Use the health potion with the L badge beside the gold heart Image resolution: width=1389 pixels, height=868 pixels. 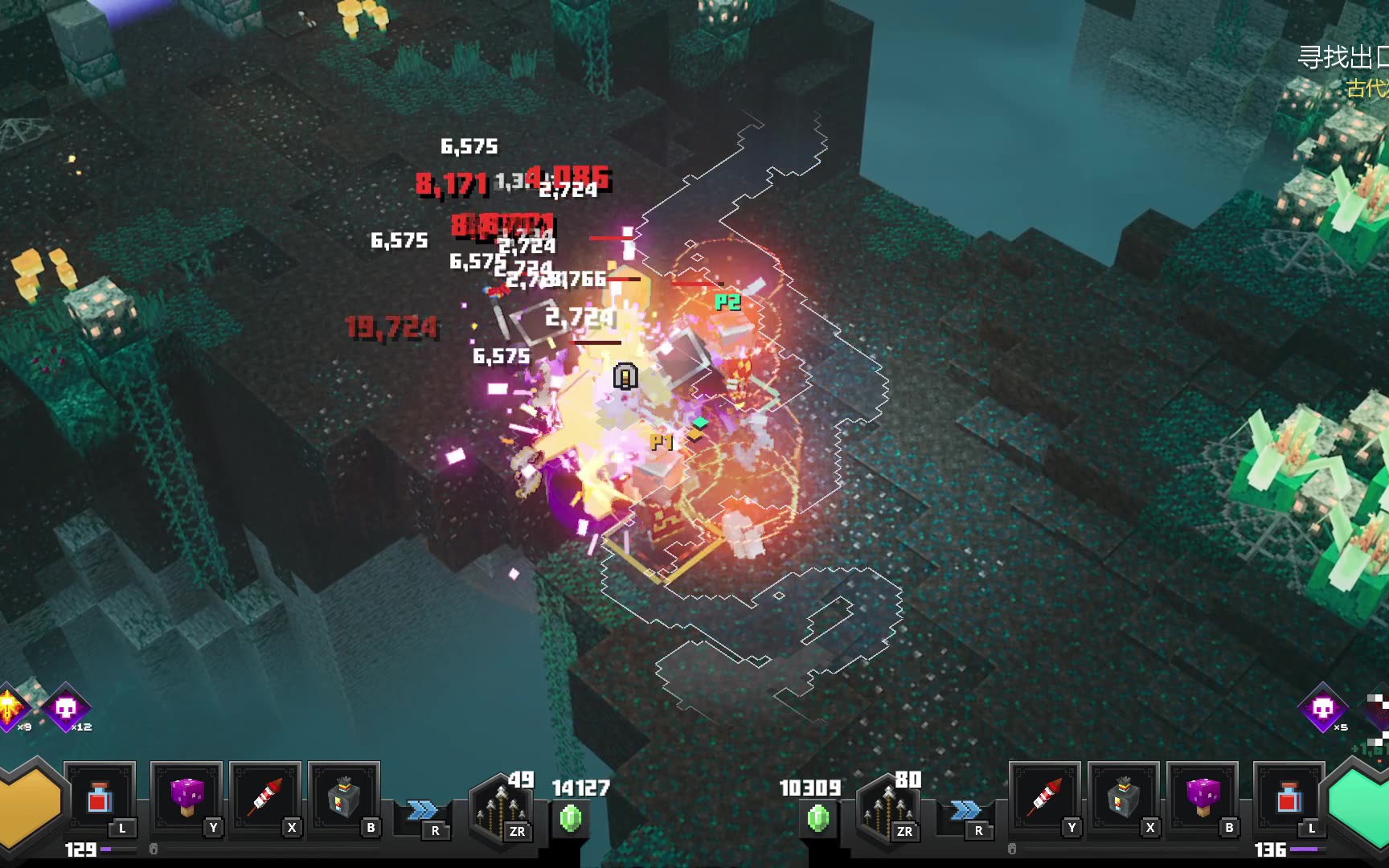100,799
